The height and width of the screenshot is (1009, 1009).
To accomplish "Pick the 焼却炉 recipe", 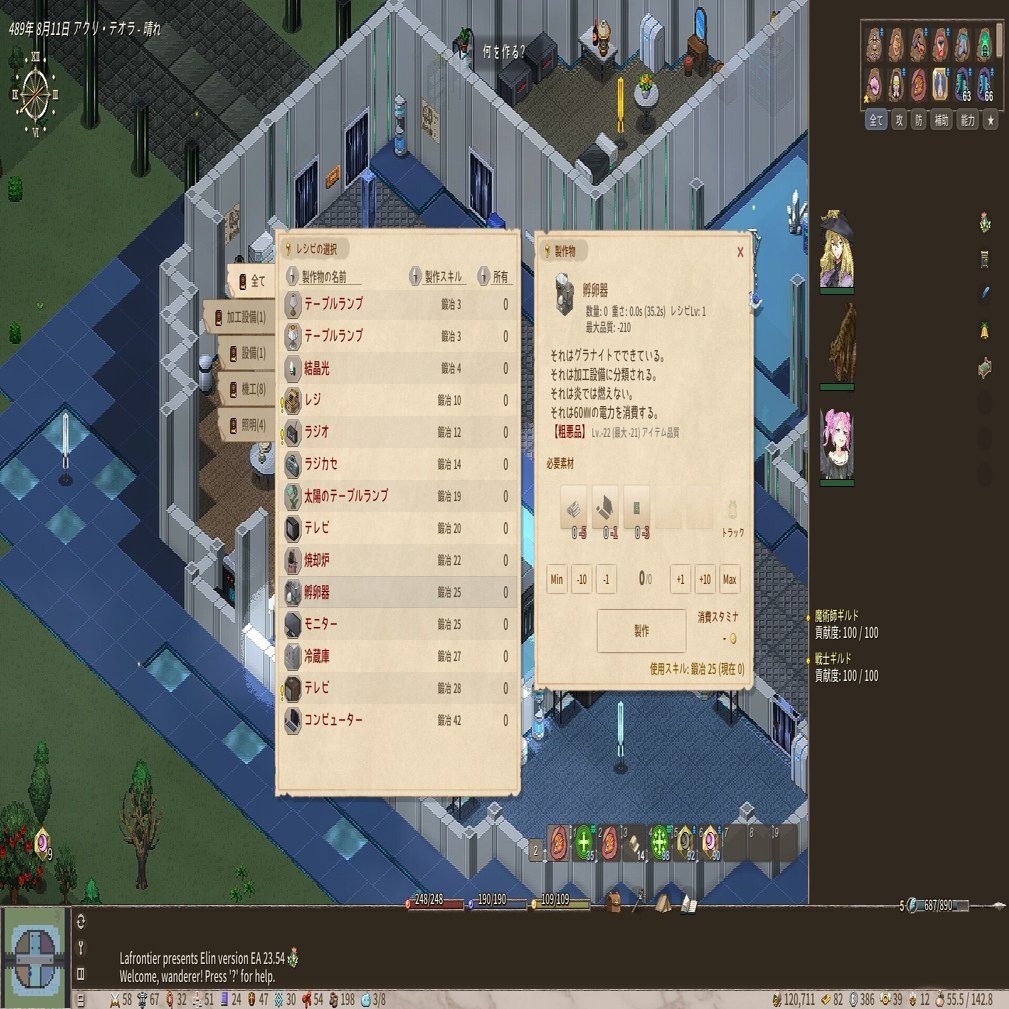I will coord(398,560).
